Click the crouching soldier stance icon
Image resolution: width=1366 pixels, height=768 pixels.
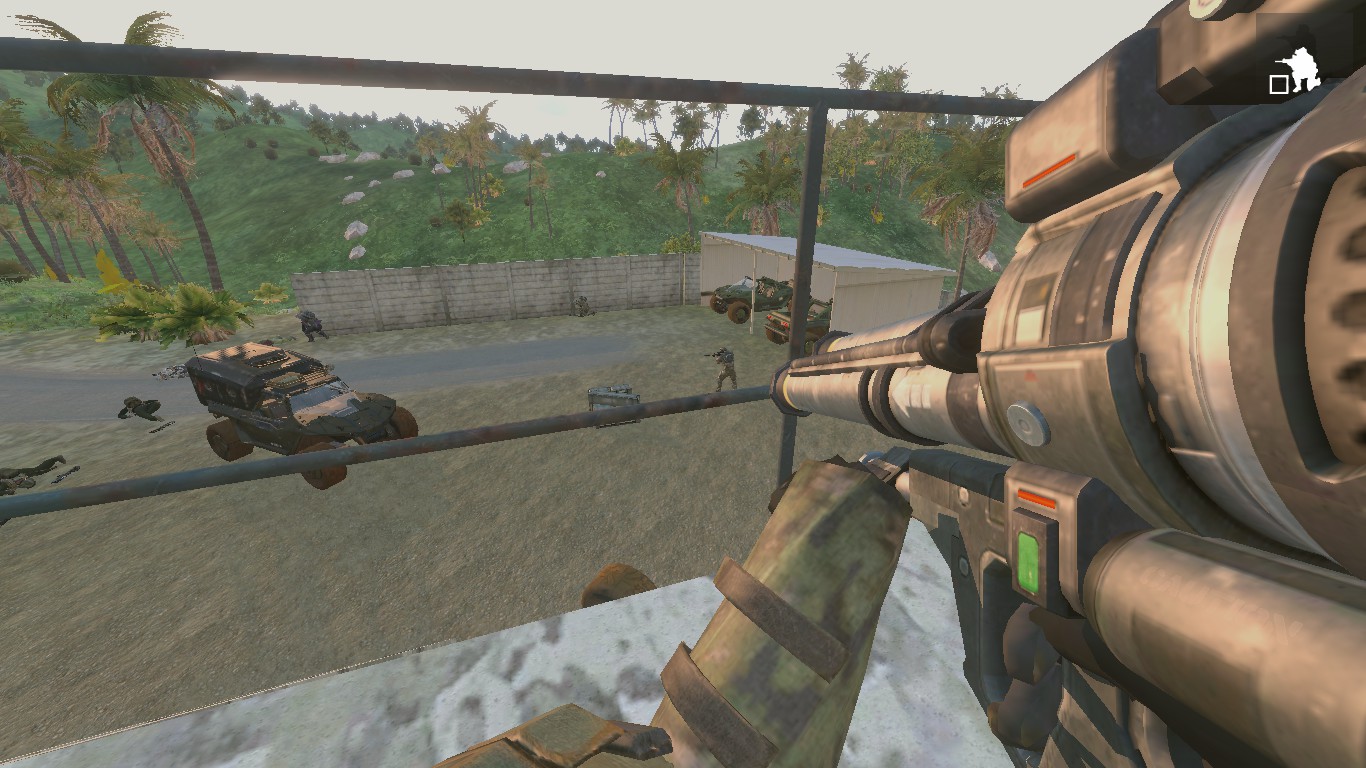pyautogui.click(x=1302, y=71)
